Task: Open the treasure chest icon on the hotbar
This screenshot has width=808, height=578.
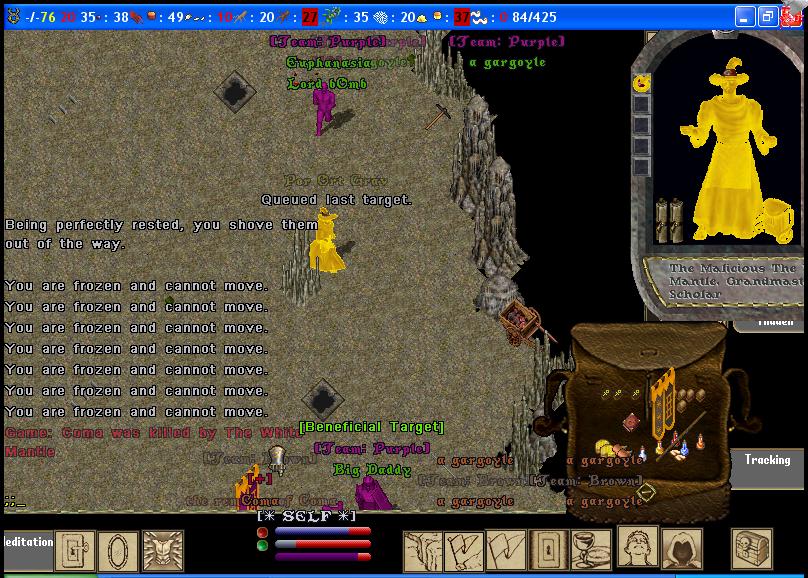Action: click(752, 549)
